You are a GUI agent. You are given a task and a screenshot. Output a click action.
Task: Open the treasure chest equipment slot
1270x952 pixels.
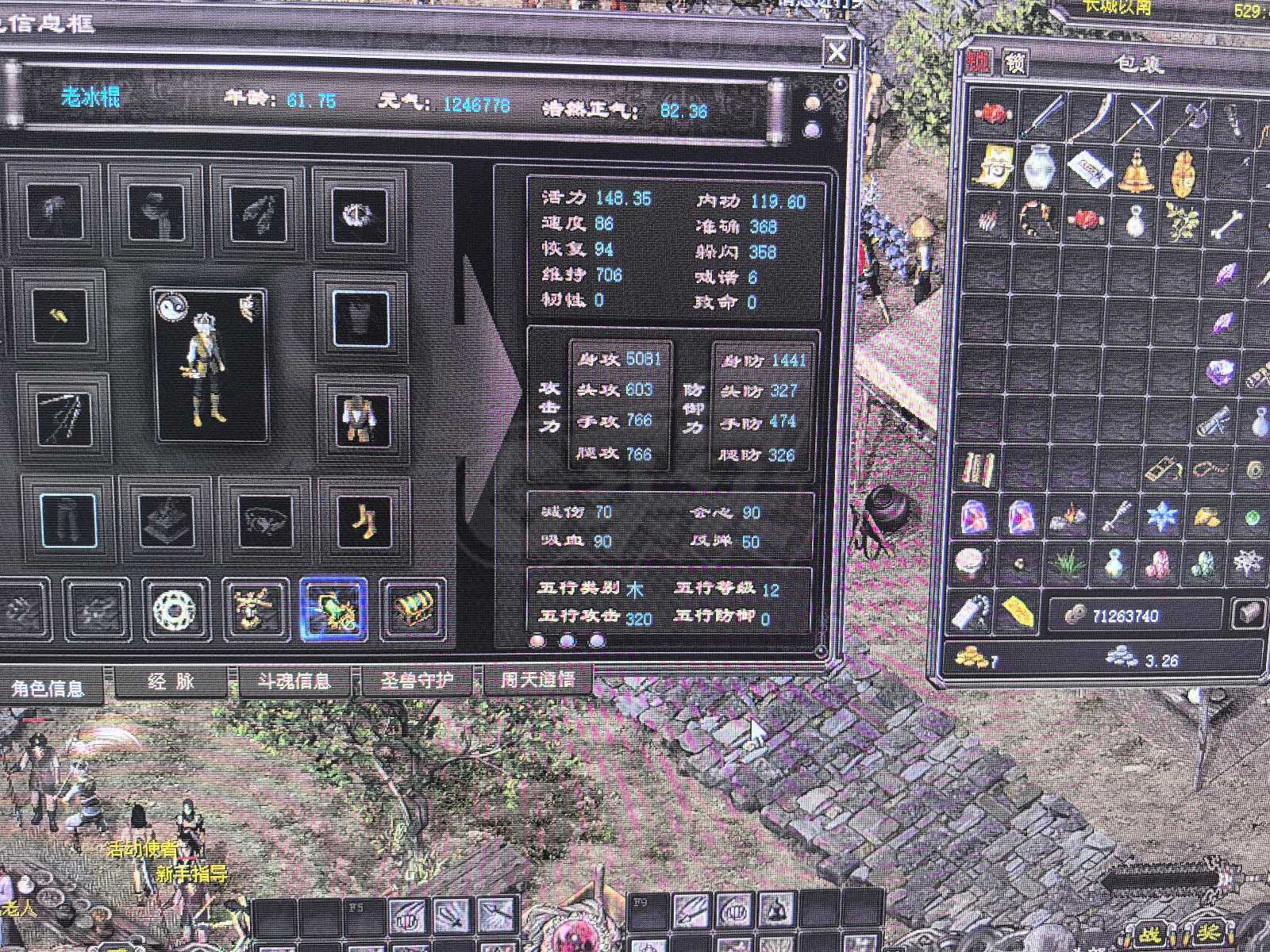(414, 608)
